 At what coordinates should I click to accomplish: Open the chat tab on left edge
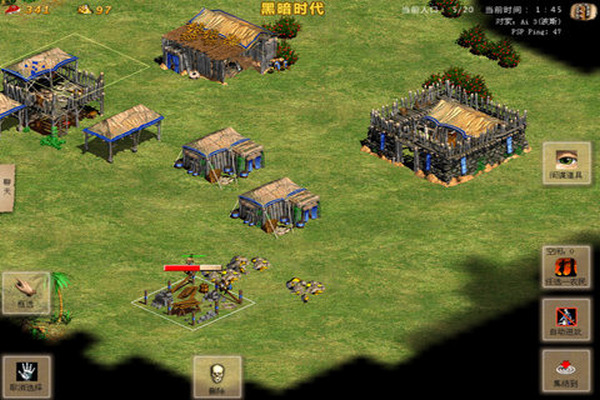tap(6, 188)
